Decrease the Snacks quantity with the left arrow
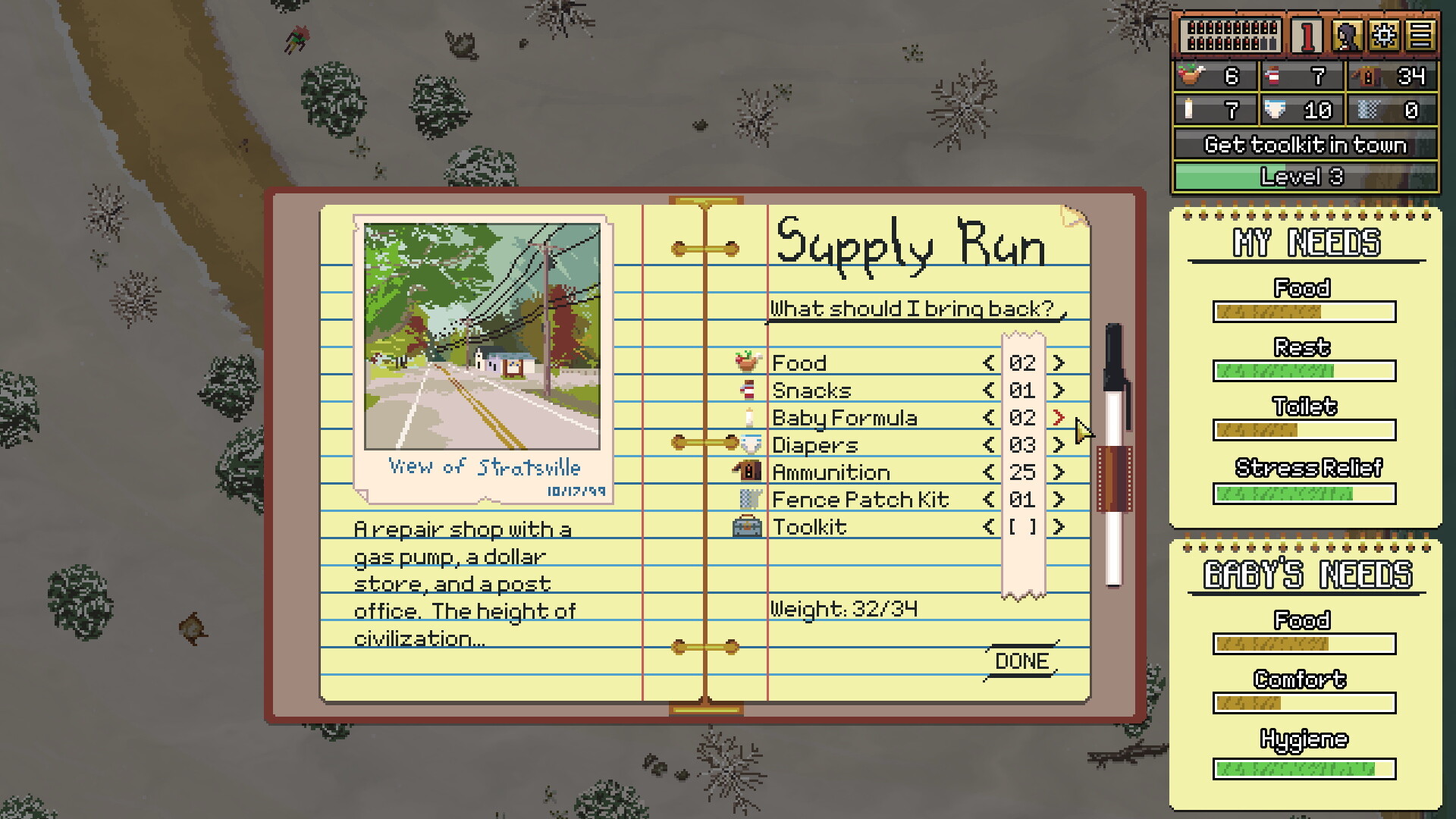Image resolution: width=1456 pixels, height=819 pixels. 988,390
